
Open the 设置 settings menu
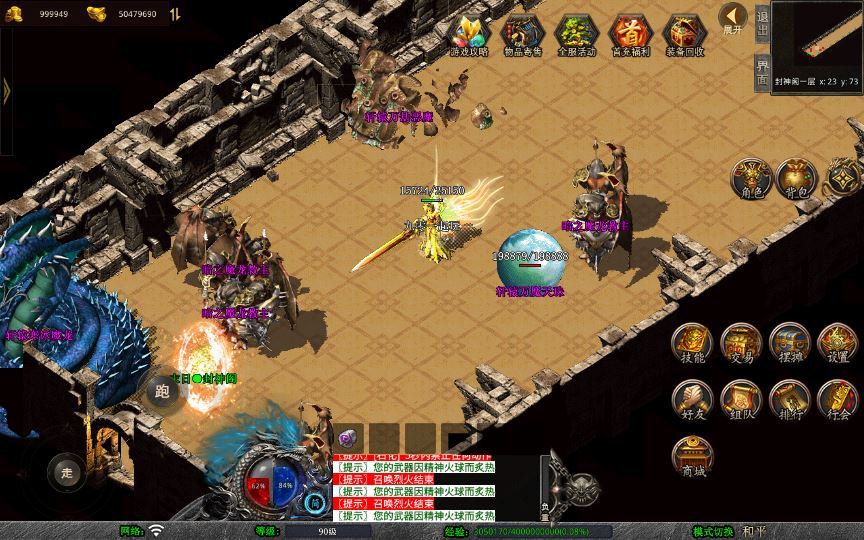(x=838, y=343)
